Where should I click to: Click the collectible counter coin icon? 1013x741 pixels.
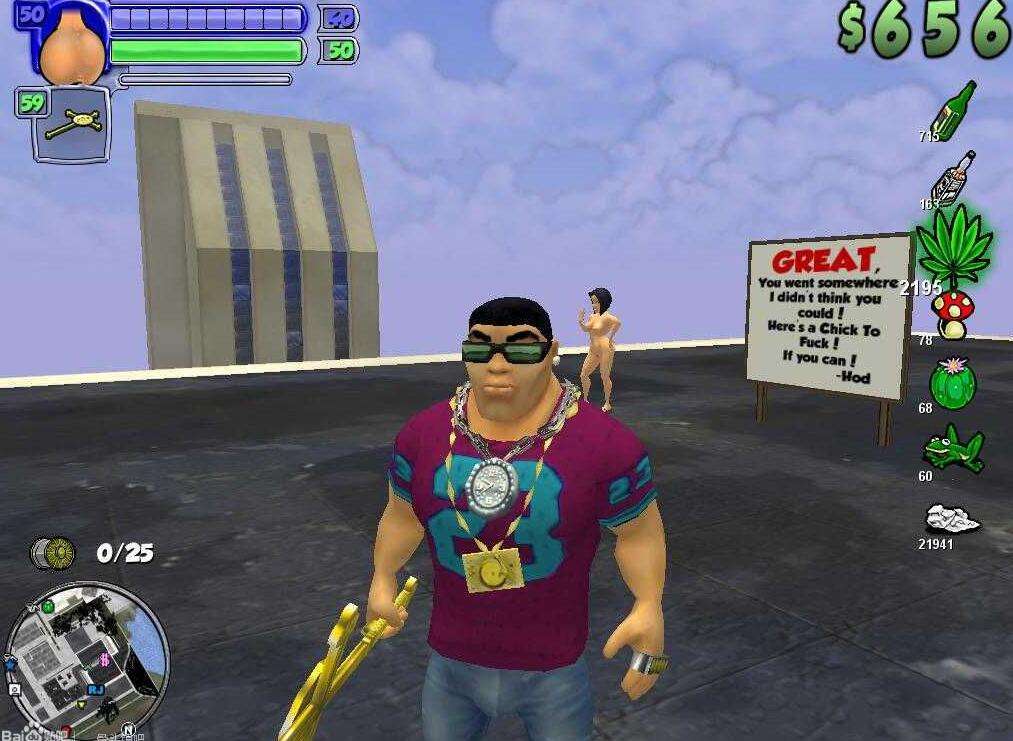[x=54, y=552]
